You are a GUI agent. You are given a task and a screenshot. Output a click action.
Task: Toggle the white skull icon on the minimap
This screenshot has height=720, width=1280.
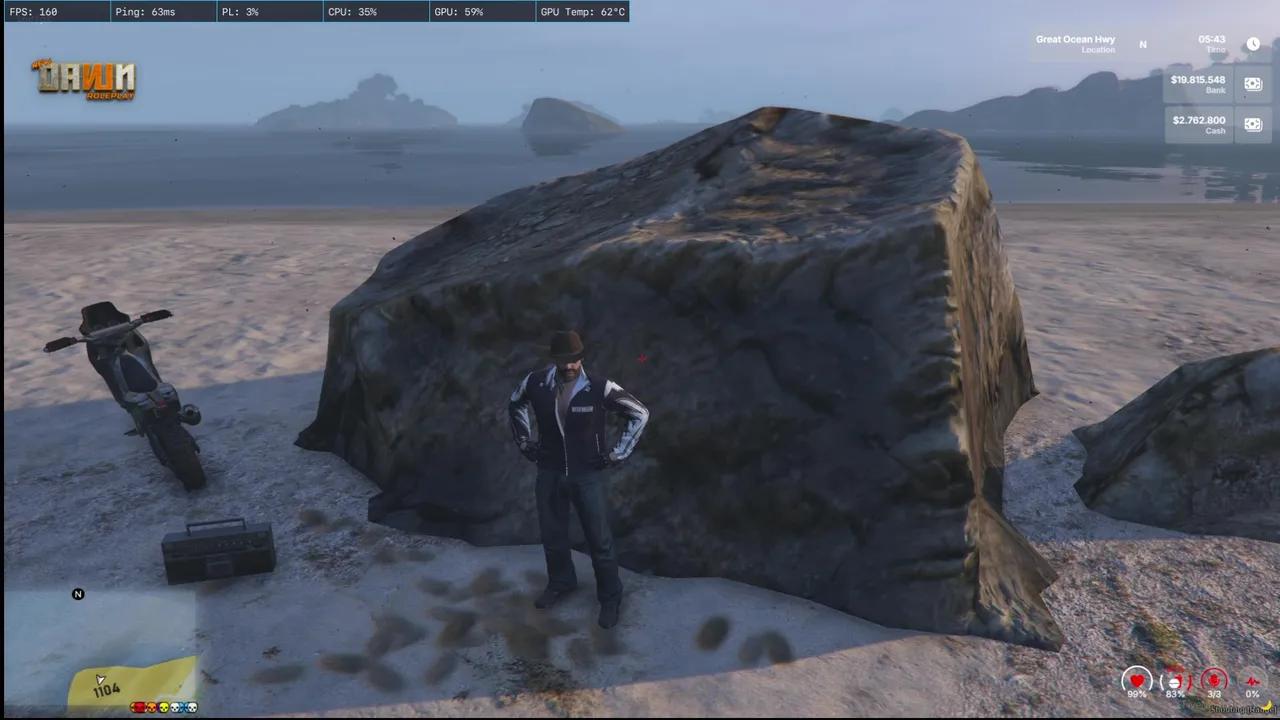(x=174, y=707)
